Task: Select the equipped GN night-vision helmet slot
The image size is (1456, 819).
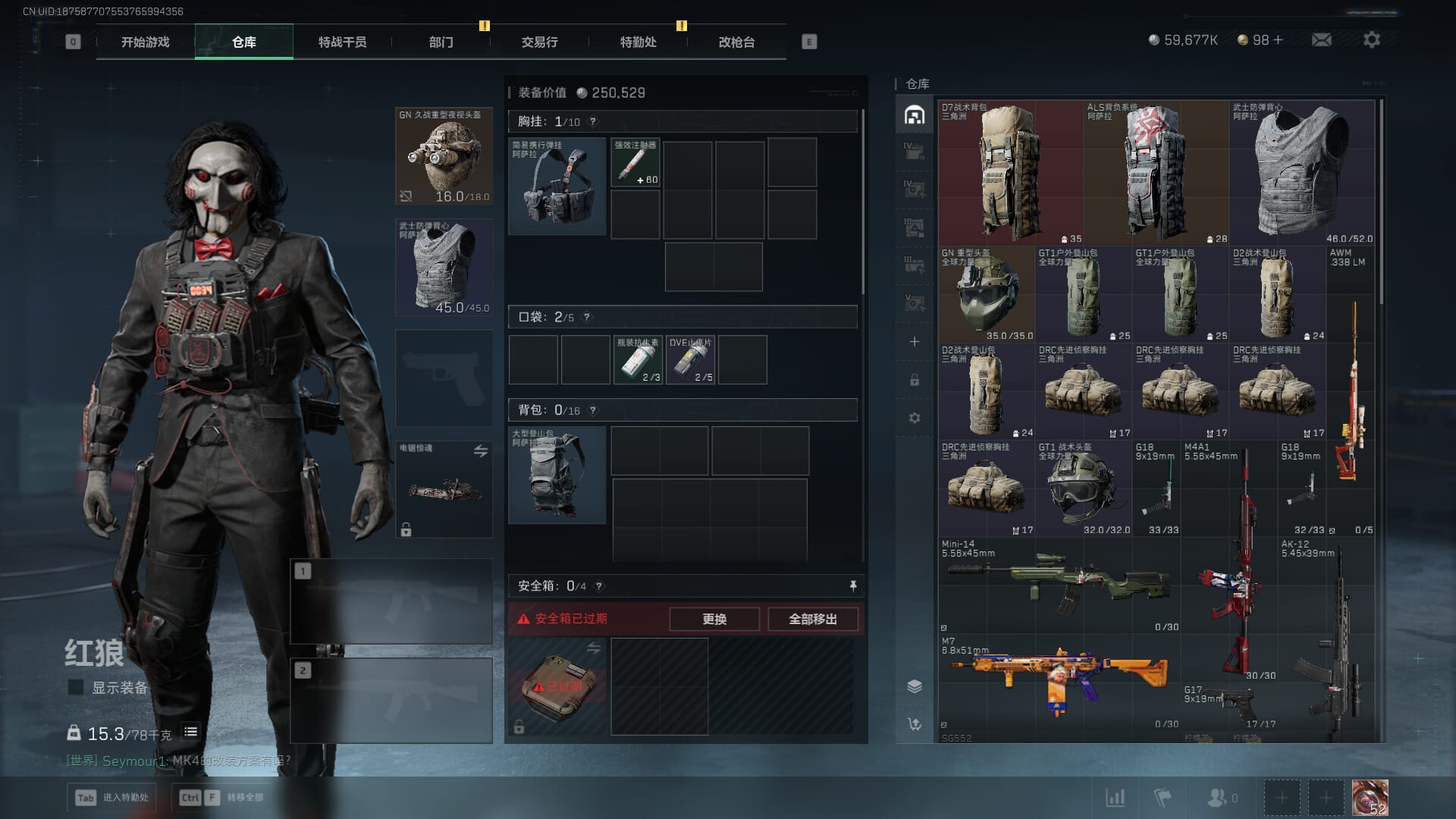Action: (444, 156)
